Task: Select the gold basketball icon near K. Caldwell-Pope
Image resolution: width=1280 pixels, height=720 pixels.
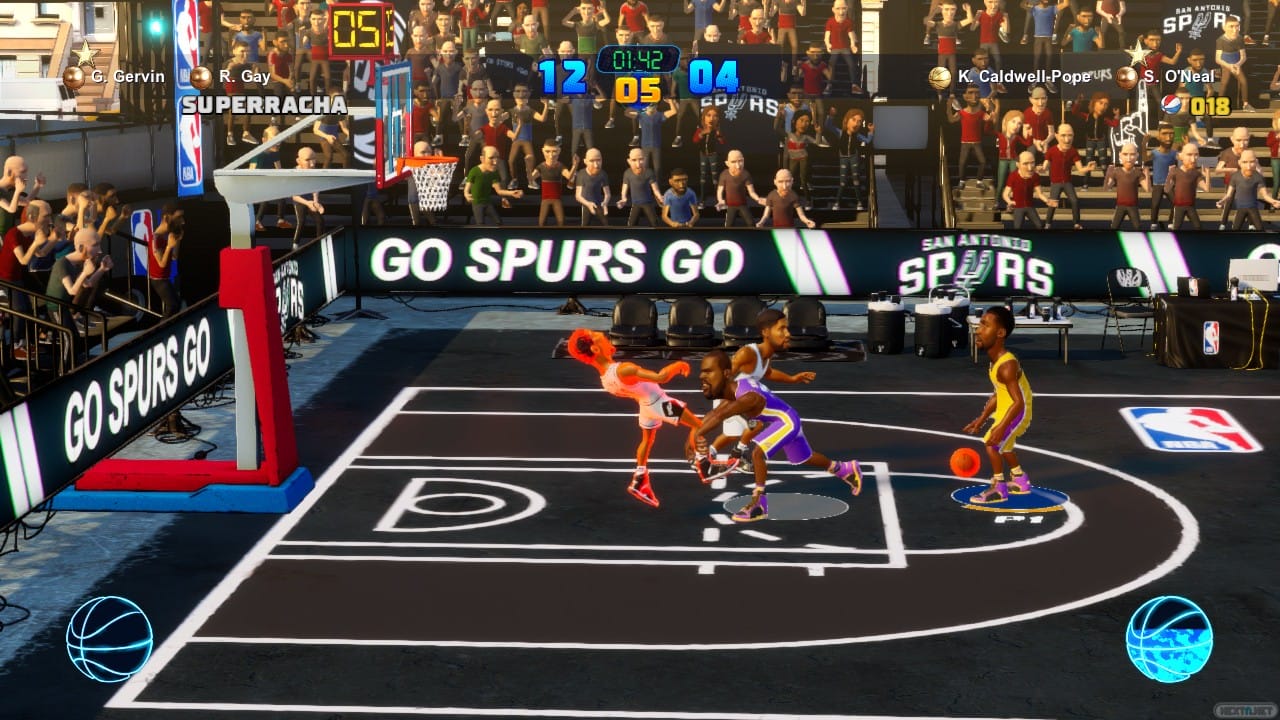Action: pos(938,75)
